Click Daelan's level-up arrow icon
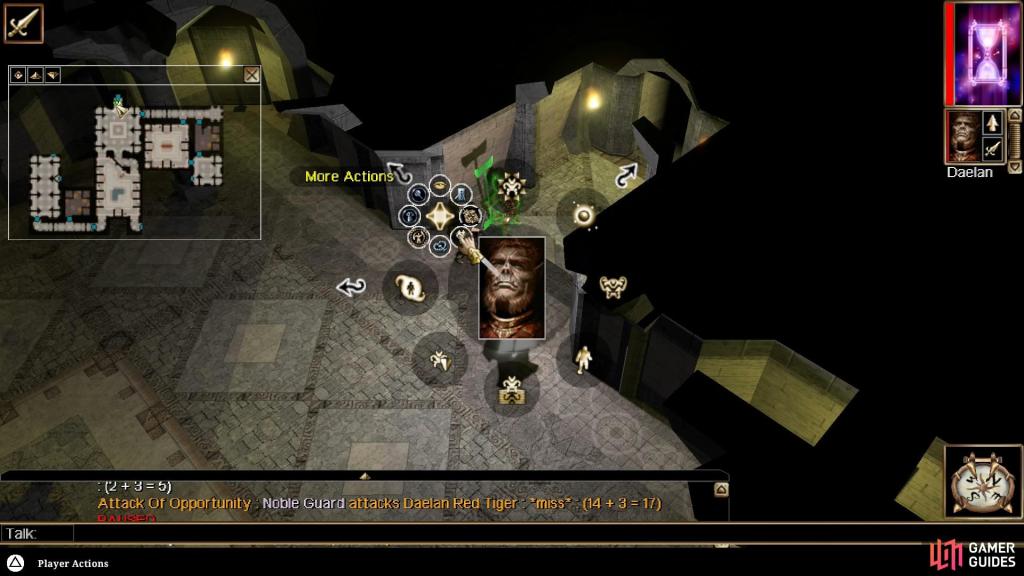1024x576 pixels. (x=993, y=123)
